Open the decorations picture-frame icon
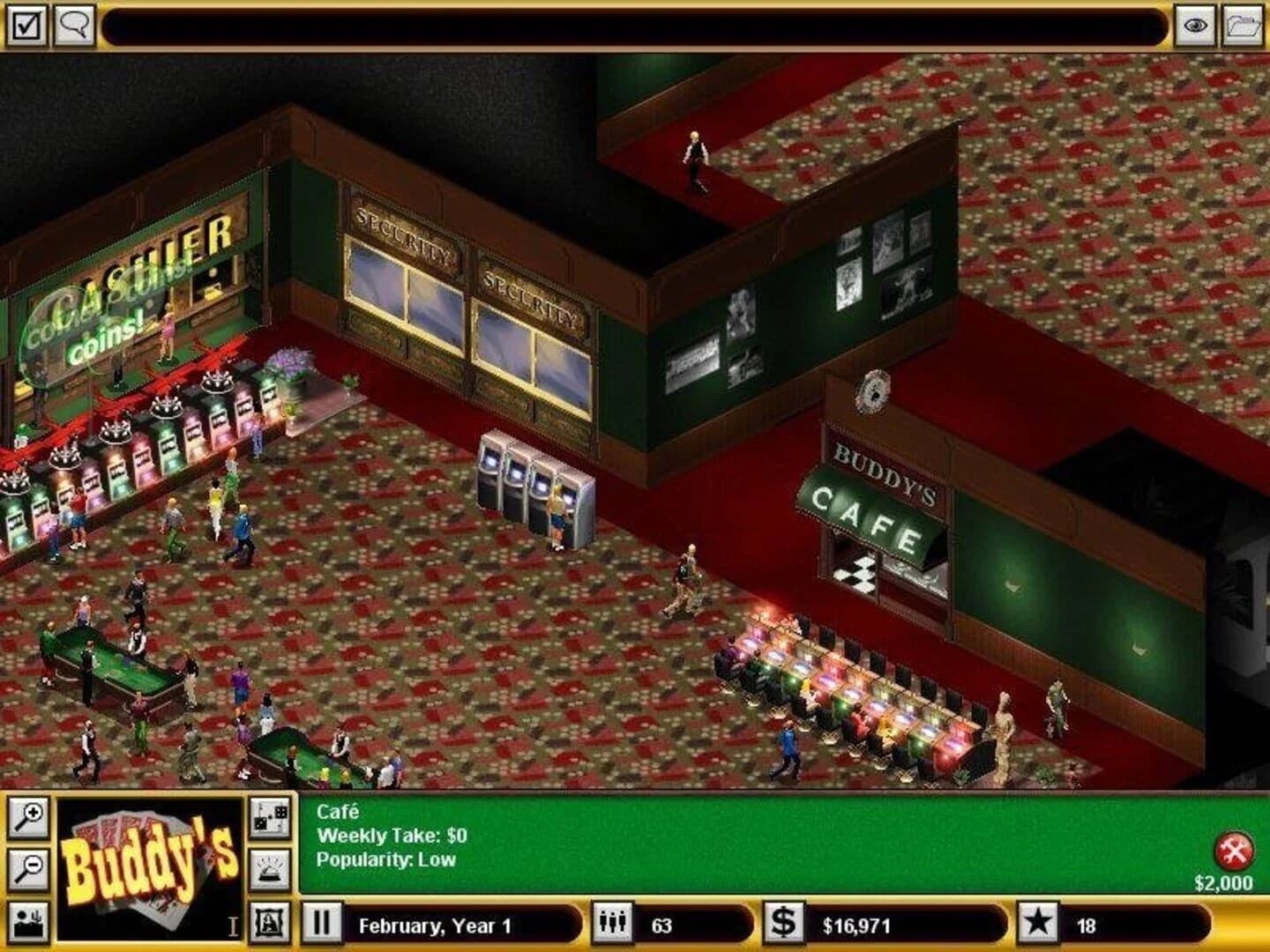Image resolution: width=1270 pixels, height=952 pixels. [x=270, y=921]
